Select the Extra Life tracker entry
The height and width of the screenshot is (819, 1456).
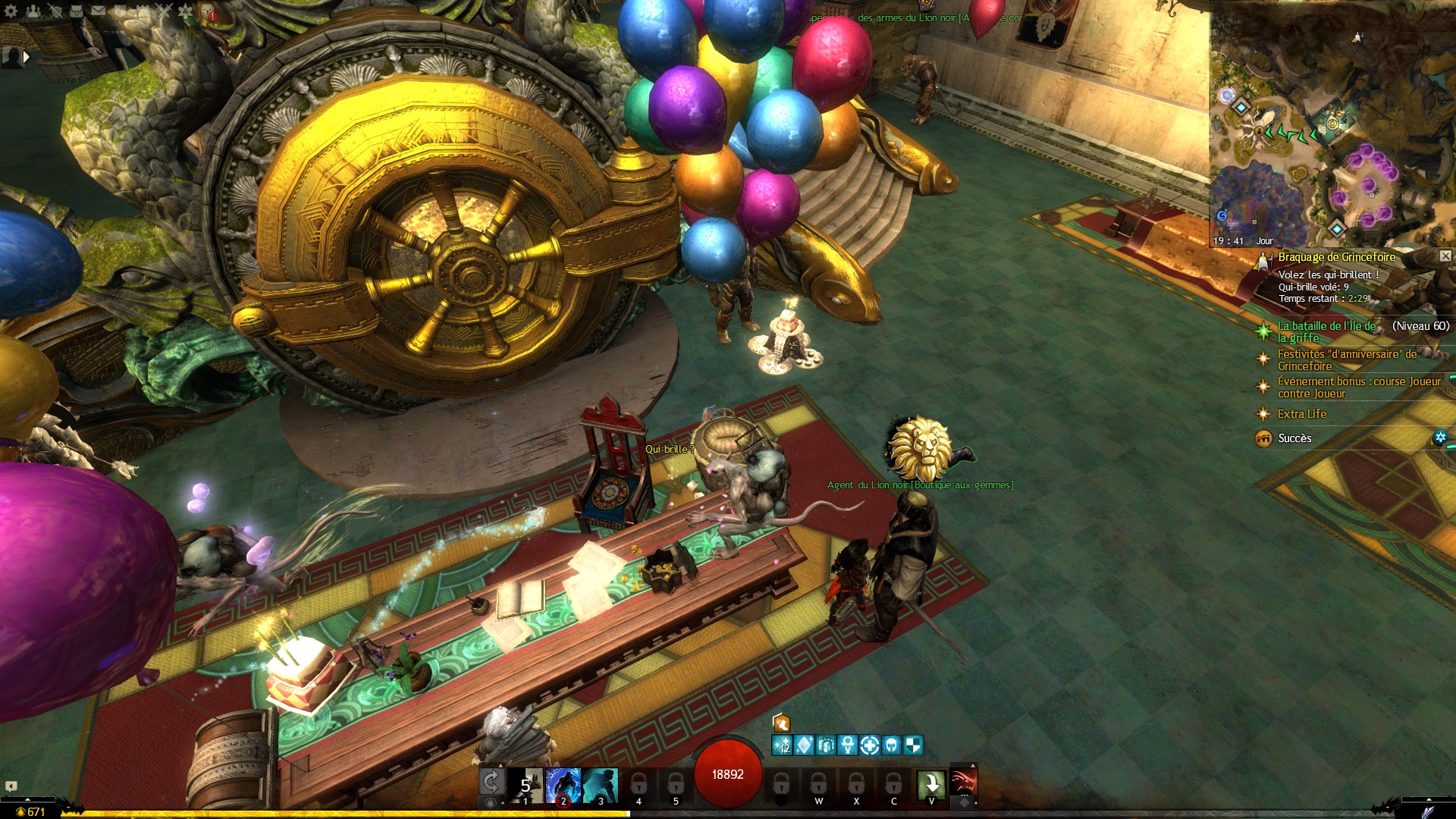[x=1301, y=414]
